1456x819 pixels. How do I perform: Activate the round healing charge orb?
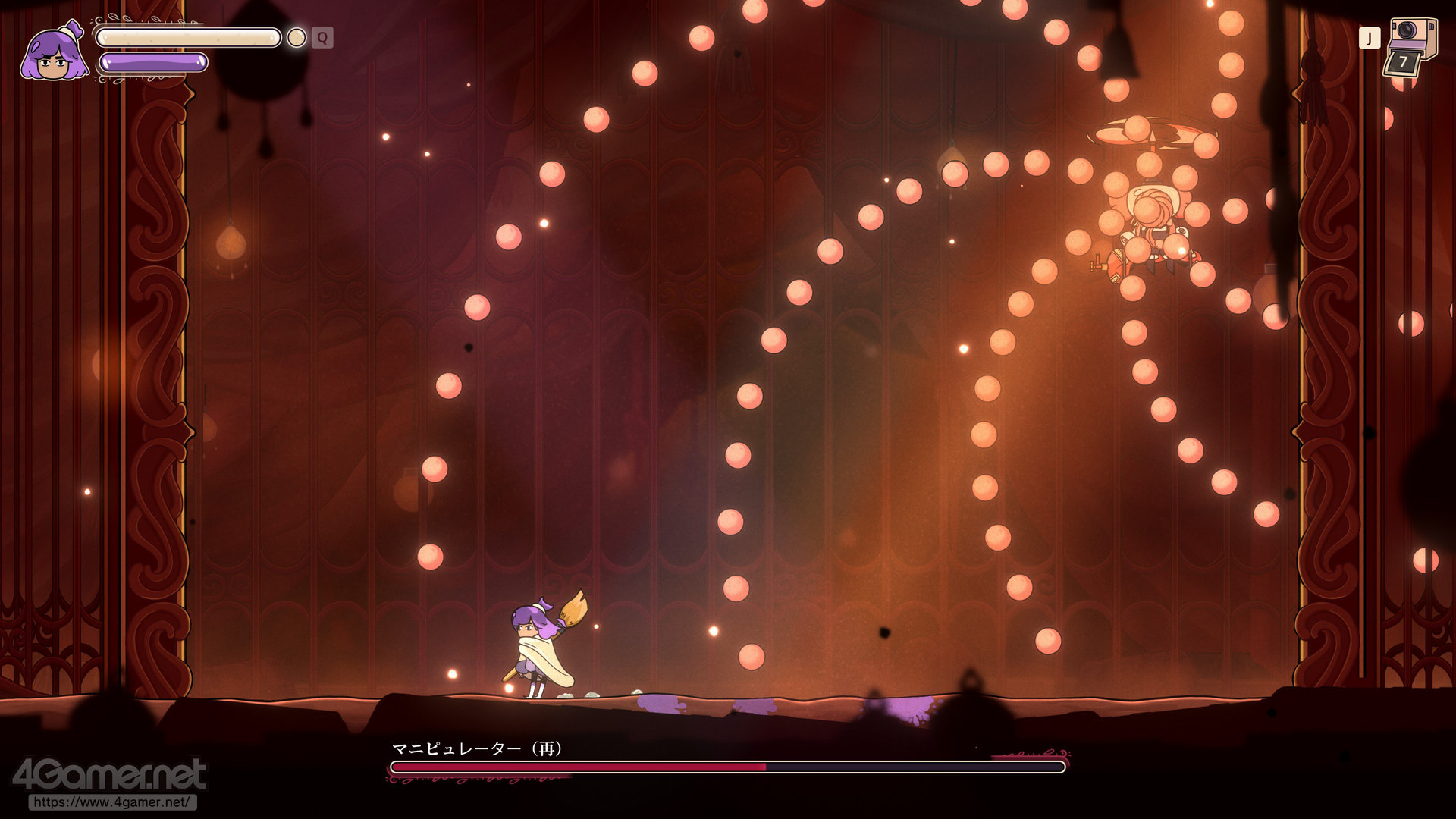point(297,37)
